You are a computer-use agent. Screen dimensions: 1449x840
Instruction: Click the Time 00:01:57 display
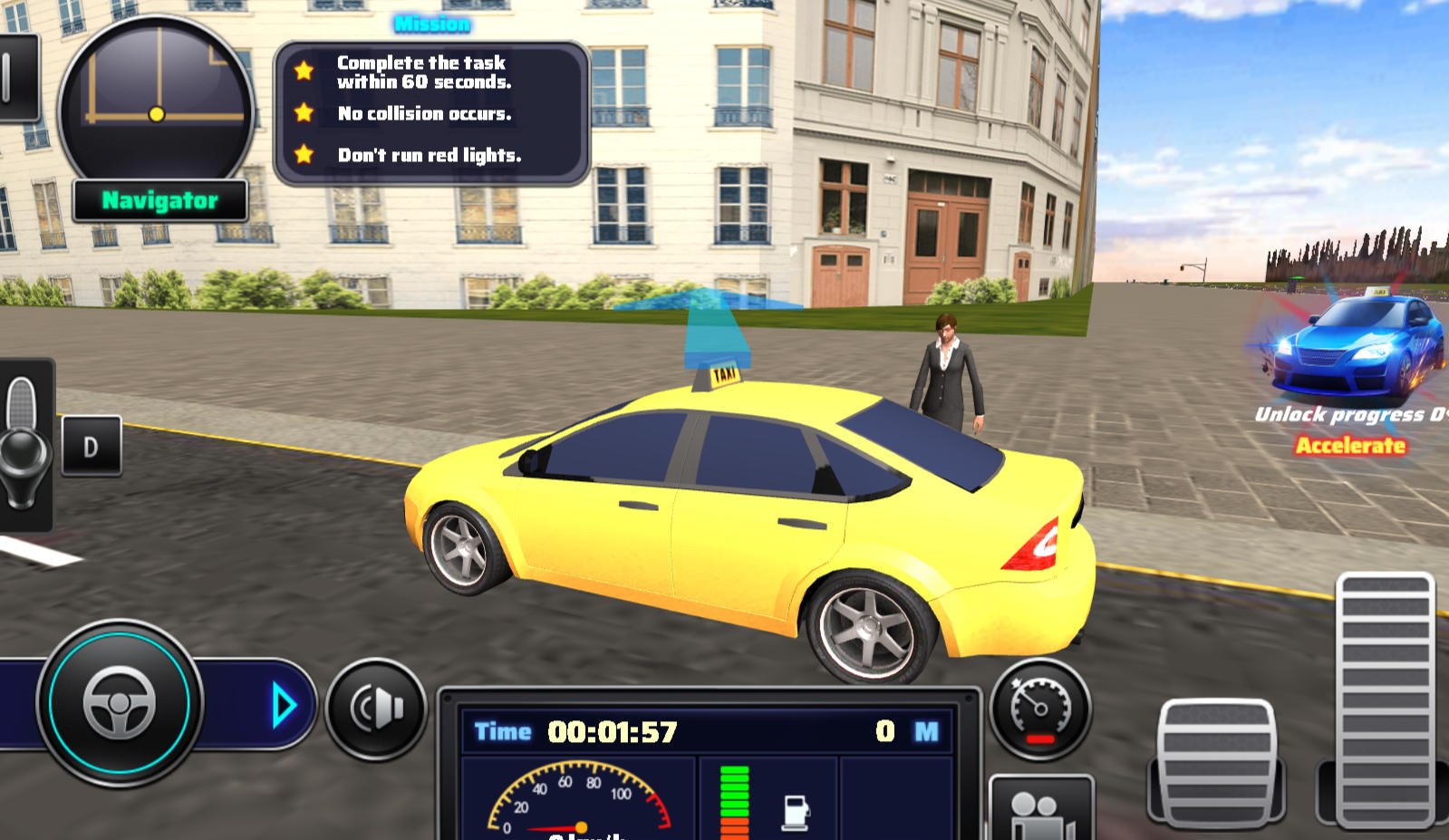pos(580,730)
